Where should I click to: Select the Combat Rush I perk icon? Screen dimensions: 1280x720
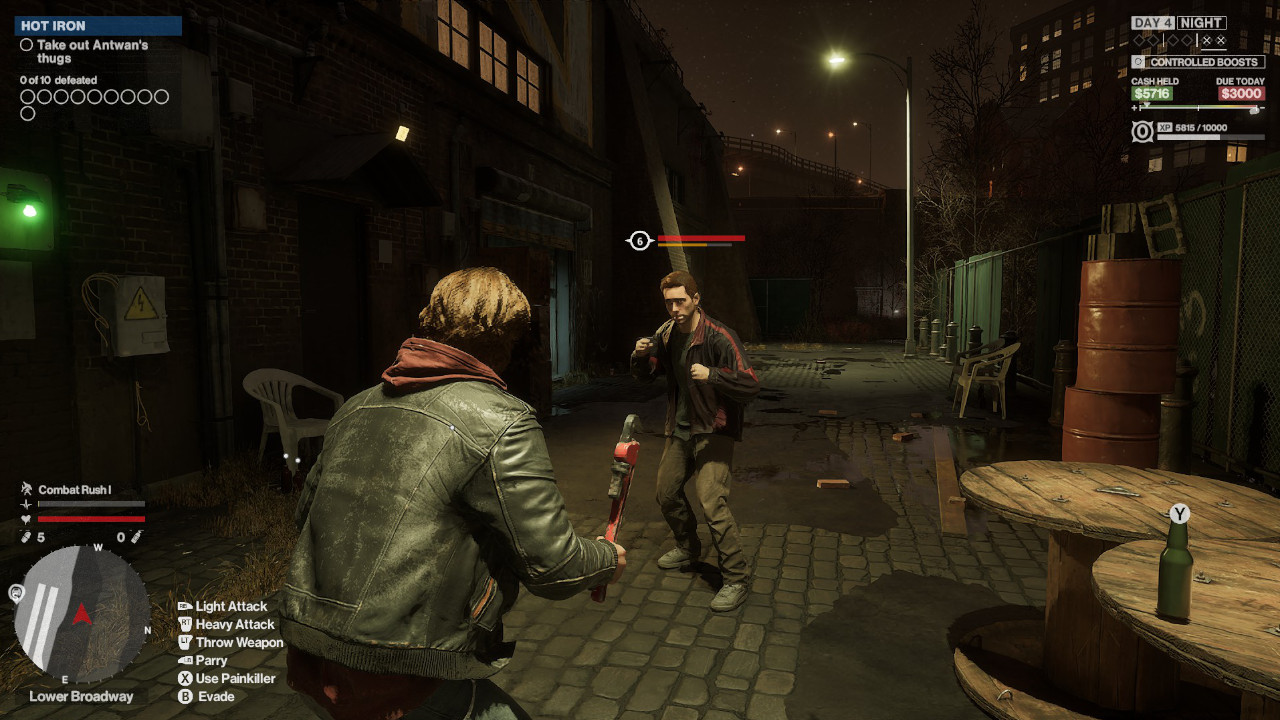[27, 489]
